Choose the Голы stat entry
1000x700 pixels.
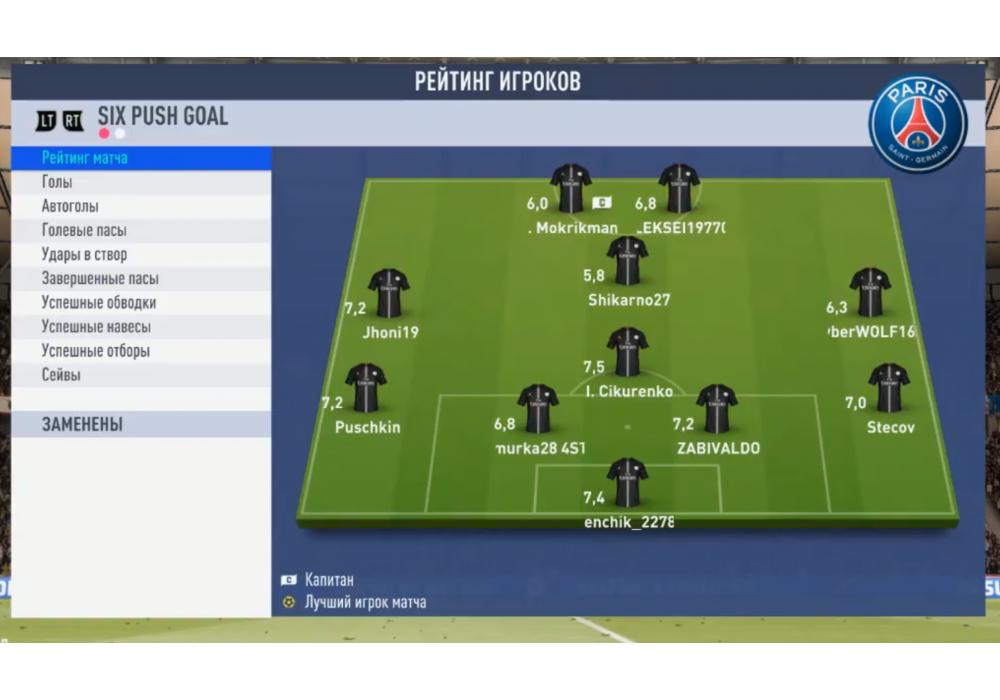[140, 182]
